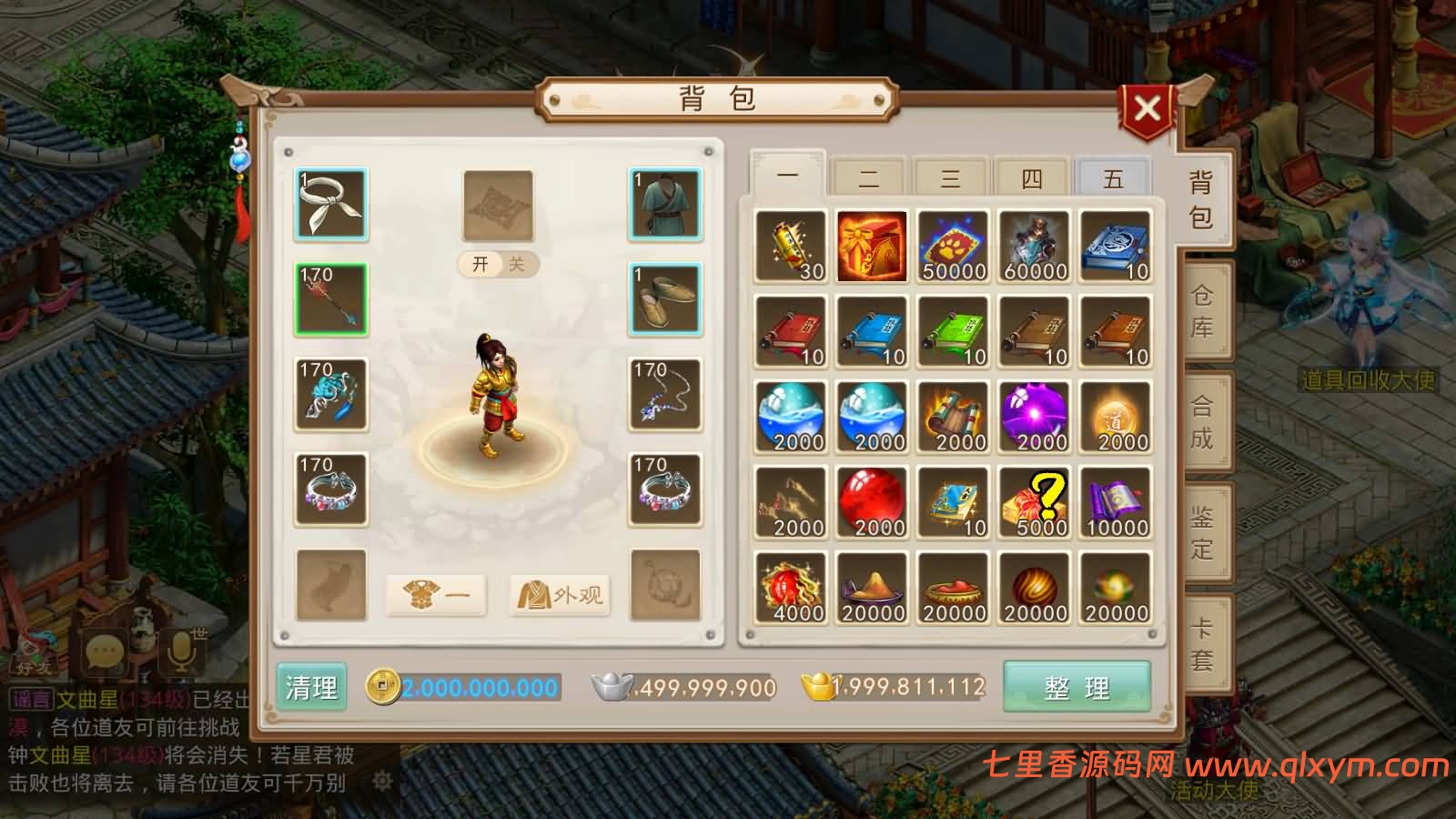The image size is (1456, 819).
Task: Hit the 清理 clean-up button
Action: tap(311, 687)
